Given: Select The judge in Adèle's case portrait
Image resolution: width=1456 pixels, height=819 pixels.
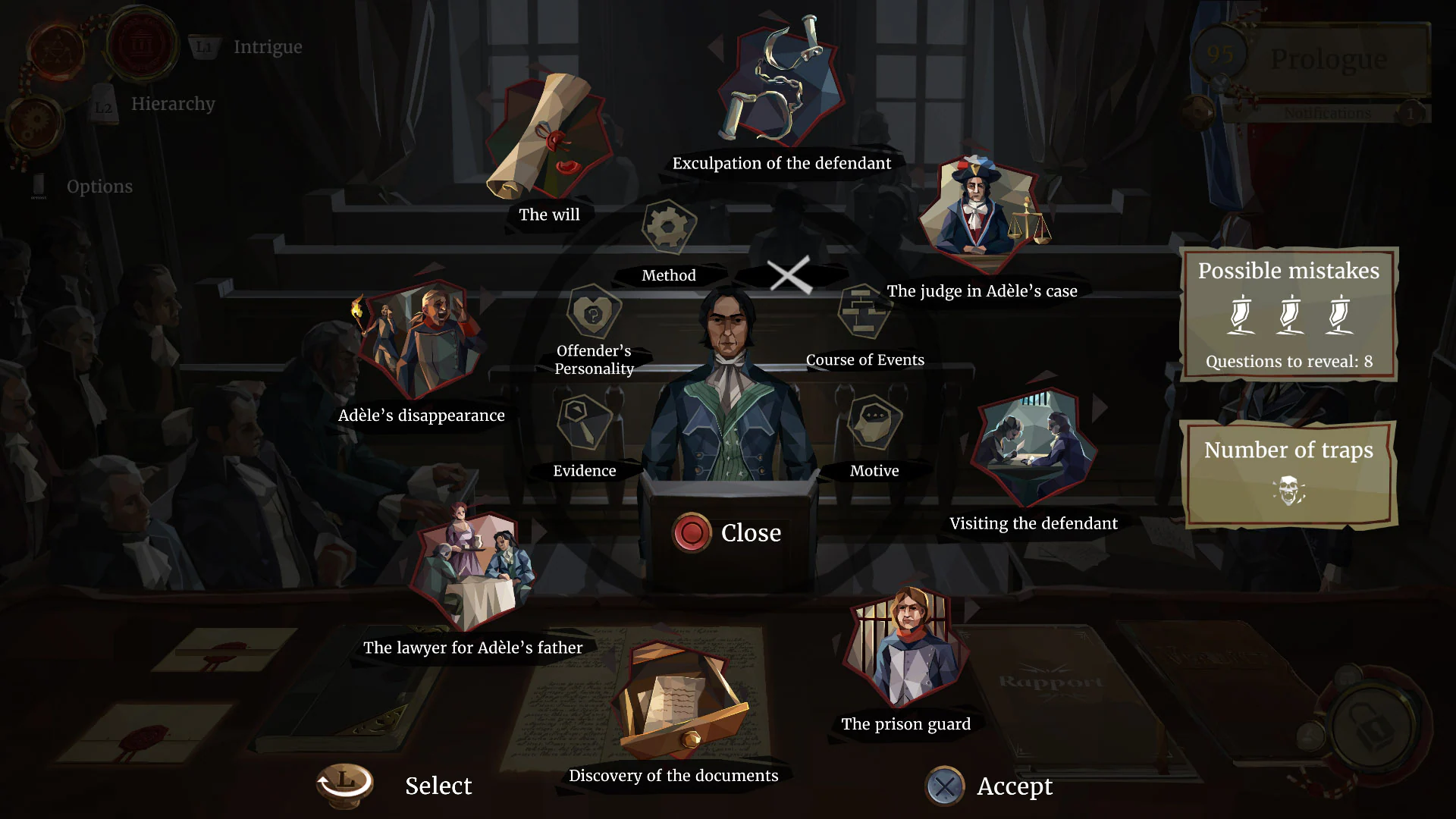Looking at the screenshot, I should click(x=982, y=209).
